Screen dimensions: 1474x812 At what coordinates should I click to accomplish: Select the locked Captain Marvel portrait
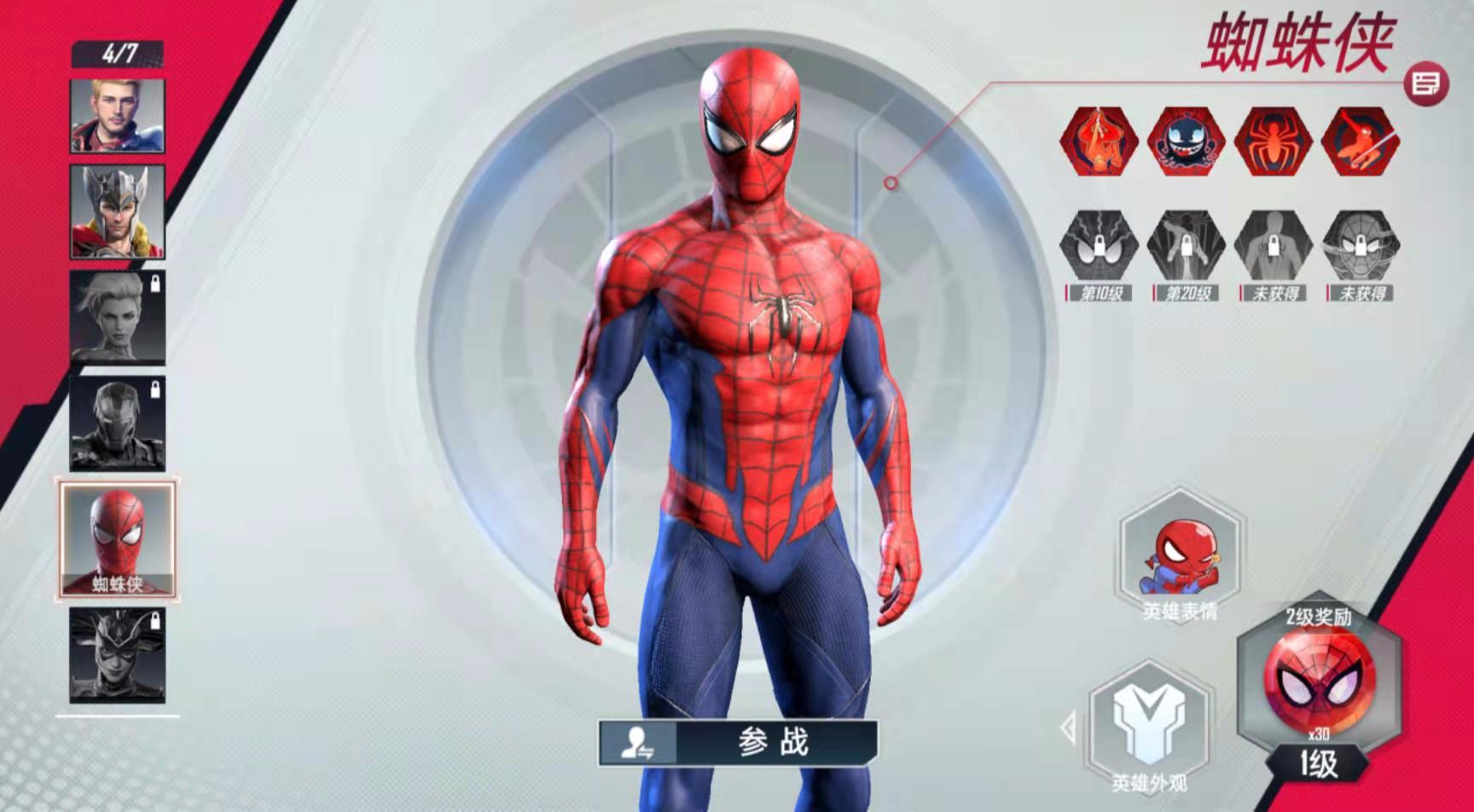pyautogui.click(x=118, y=317)
